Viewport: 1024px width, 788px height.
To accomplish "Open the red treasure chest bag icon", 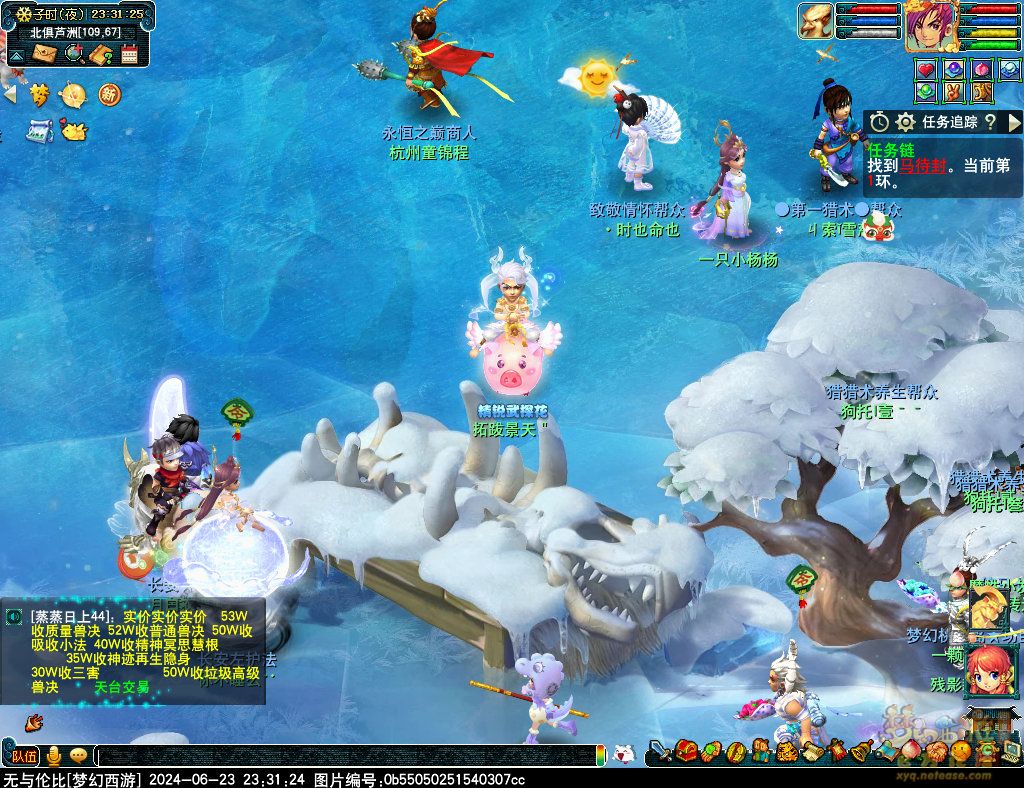I will pos(685,750).
